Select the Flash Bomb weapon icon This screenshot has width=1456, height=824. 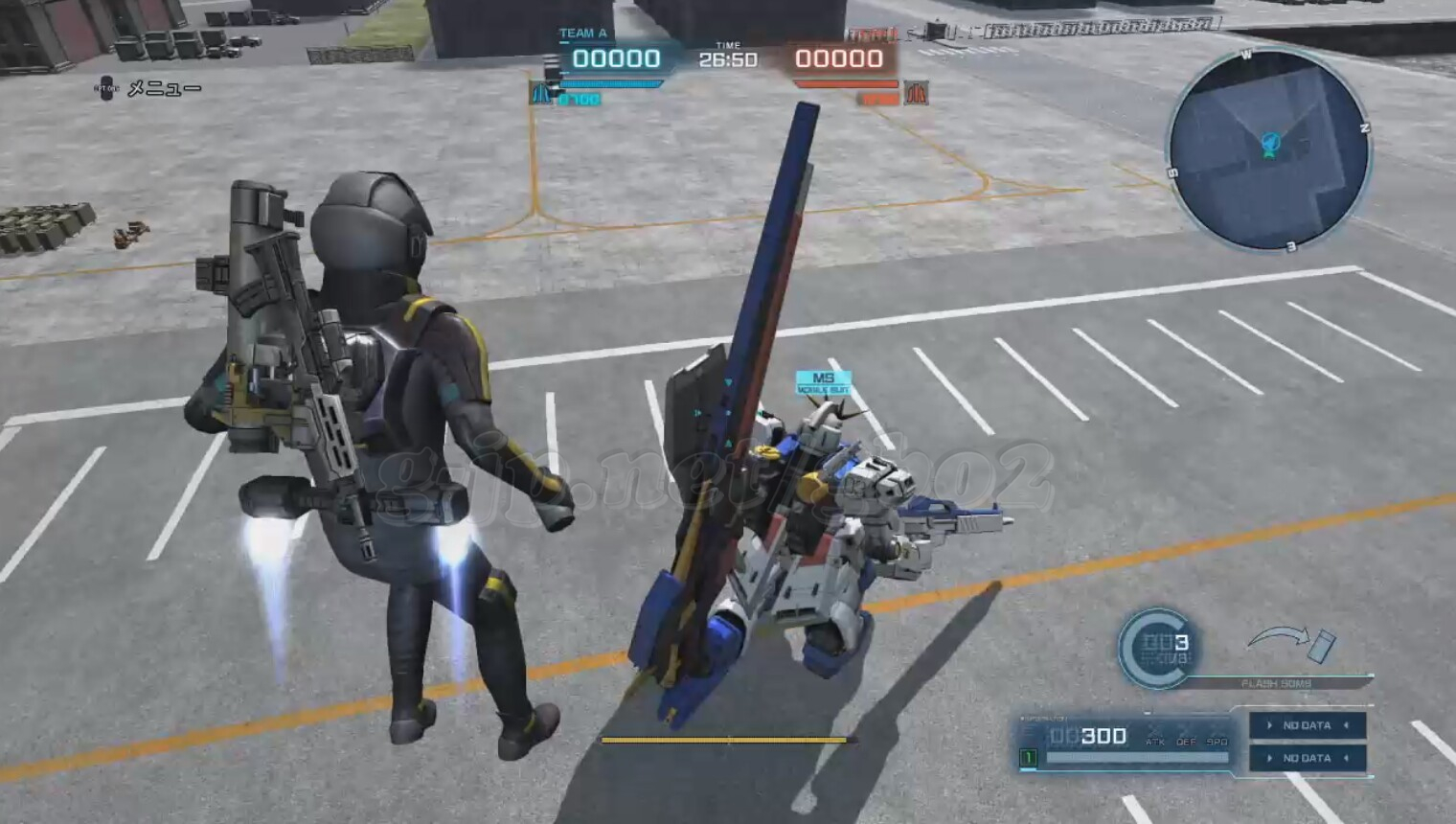click(1292, 645)
